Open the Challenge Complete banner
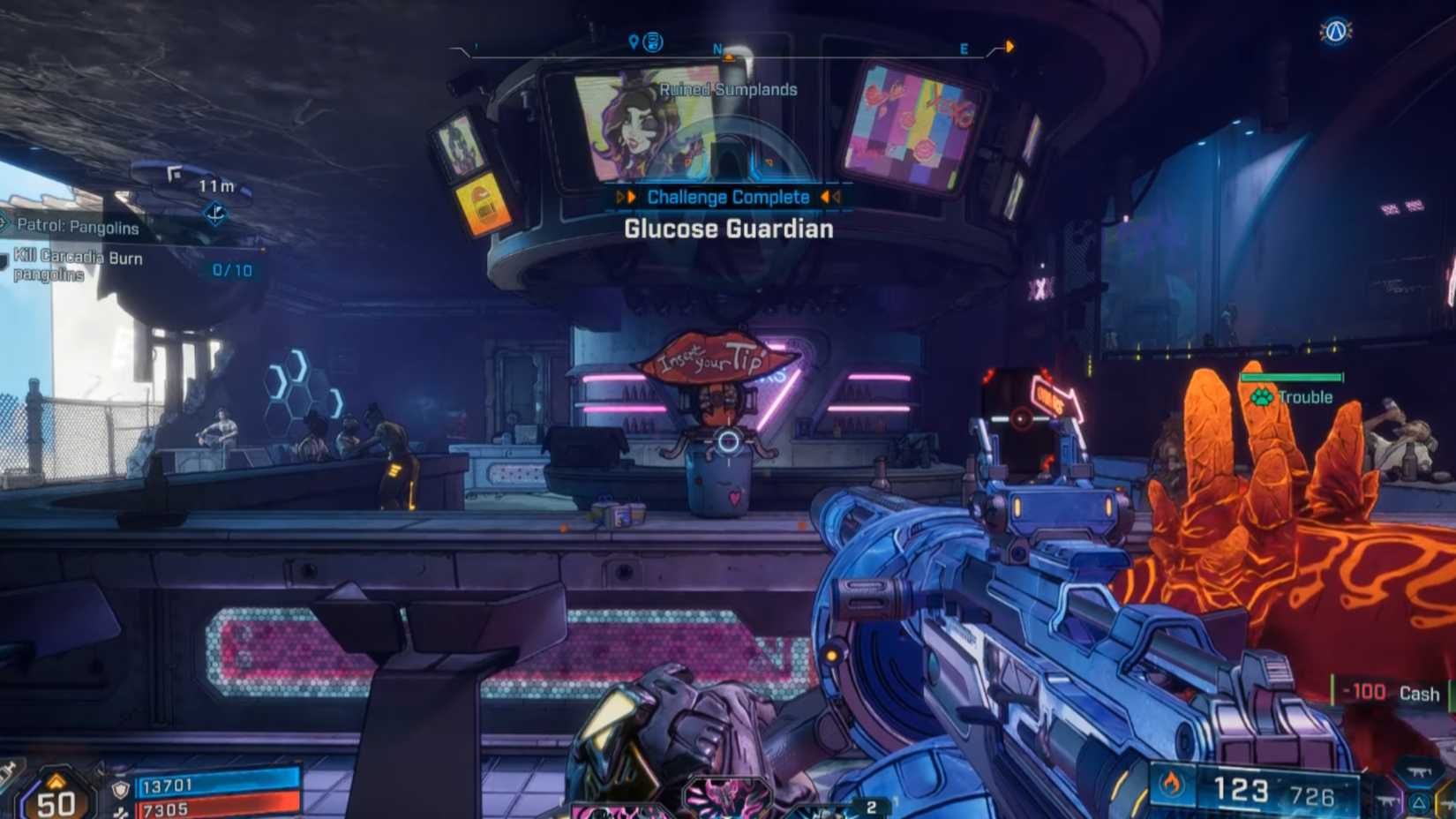This screenshot has width=1456, height=819. click(728, 197)
